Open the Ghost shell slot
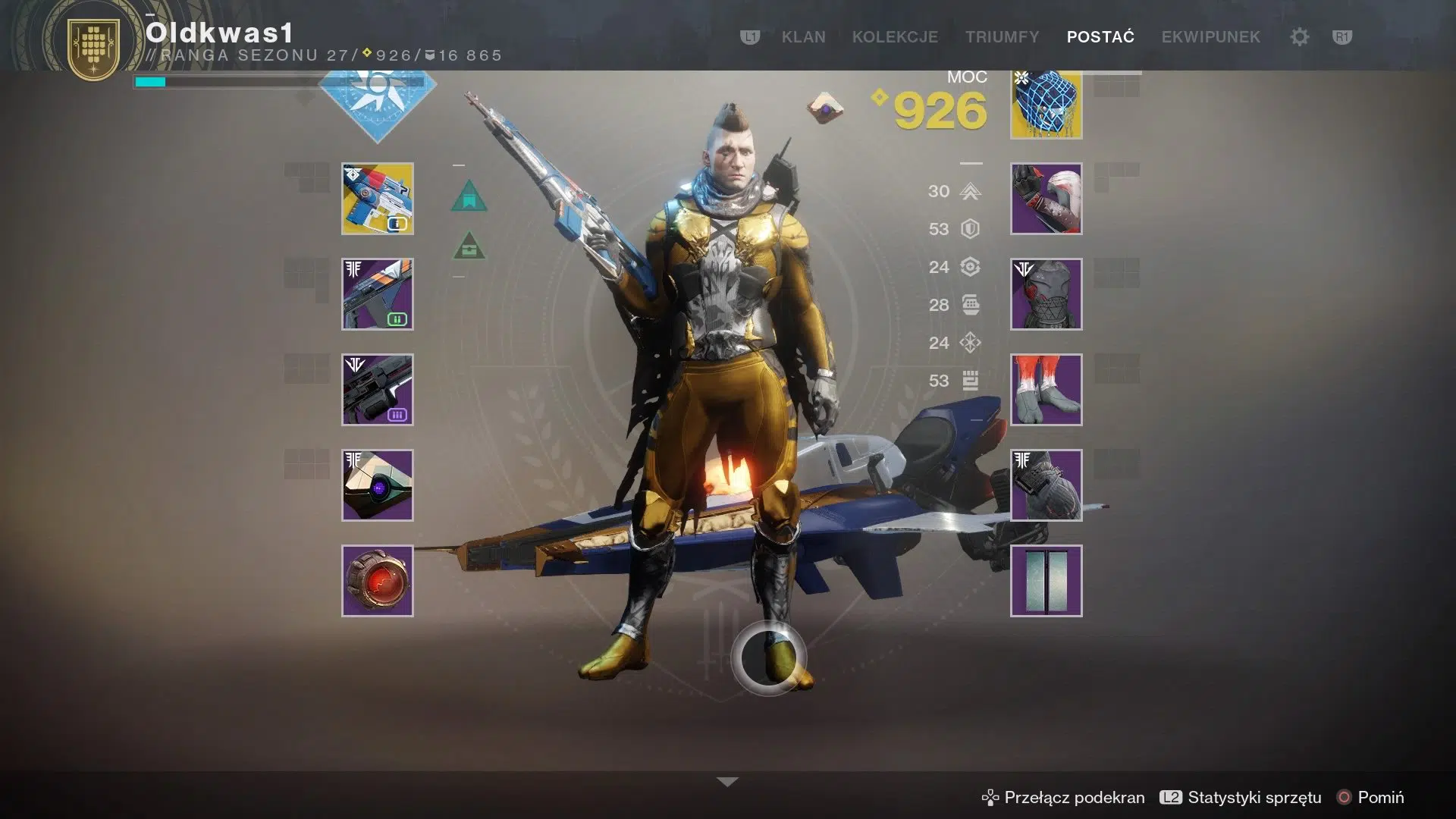 (x=377, y=485)
